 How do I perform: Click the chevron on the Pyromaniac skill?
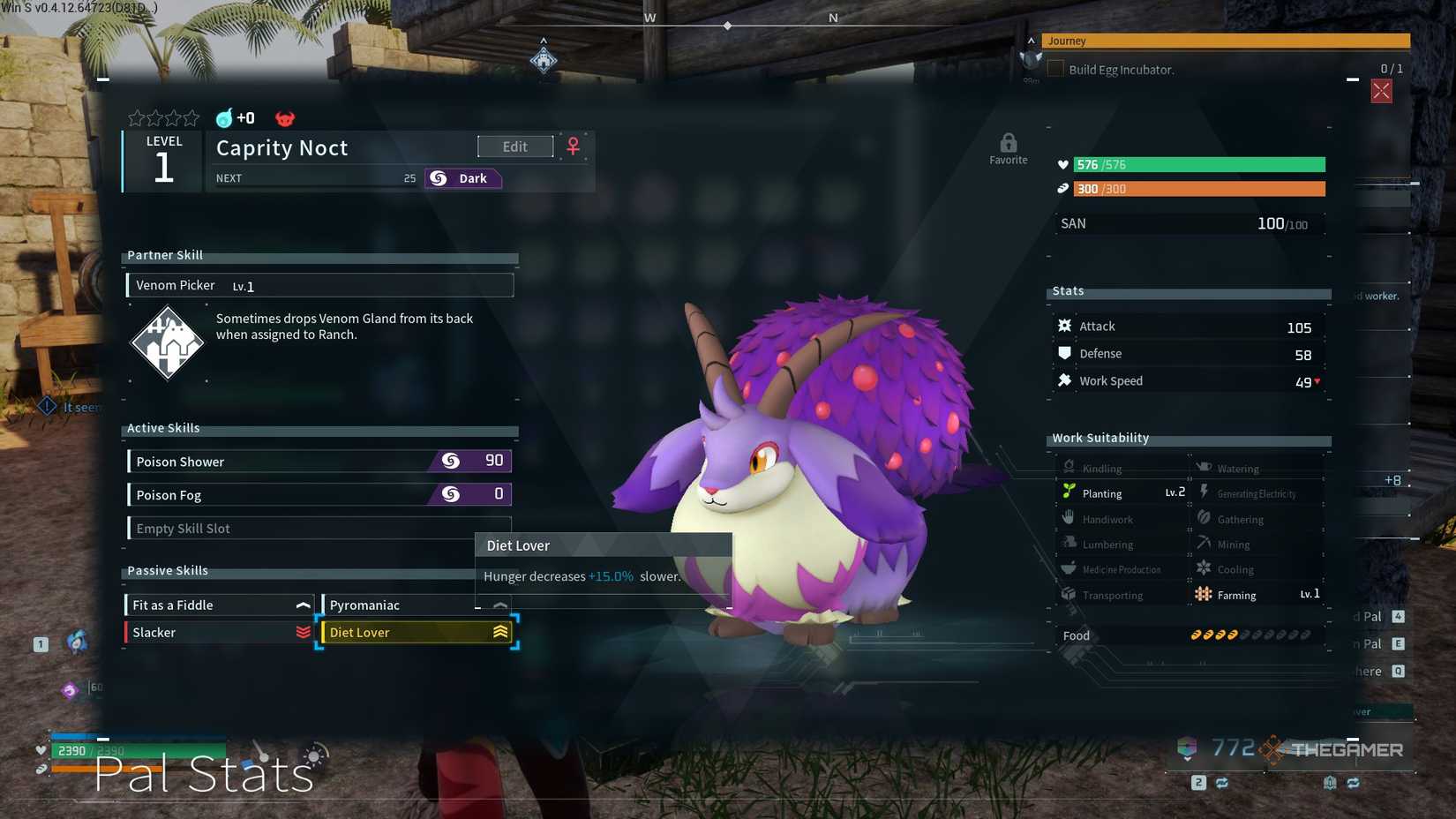[x=499, y=605]
